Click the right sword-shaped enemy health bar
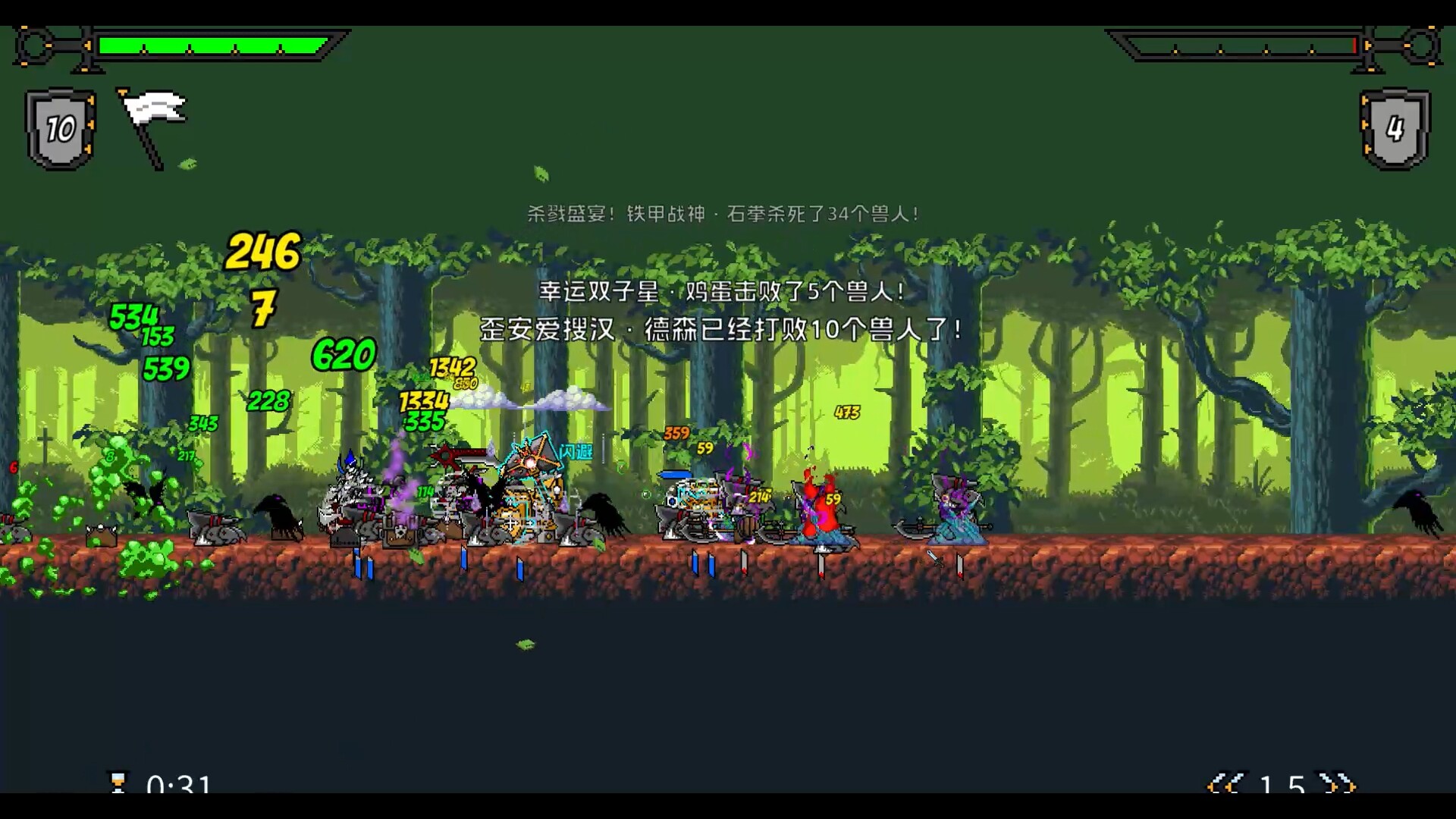 pyautogui.click(x=1244, y=45)
